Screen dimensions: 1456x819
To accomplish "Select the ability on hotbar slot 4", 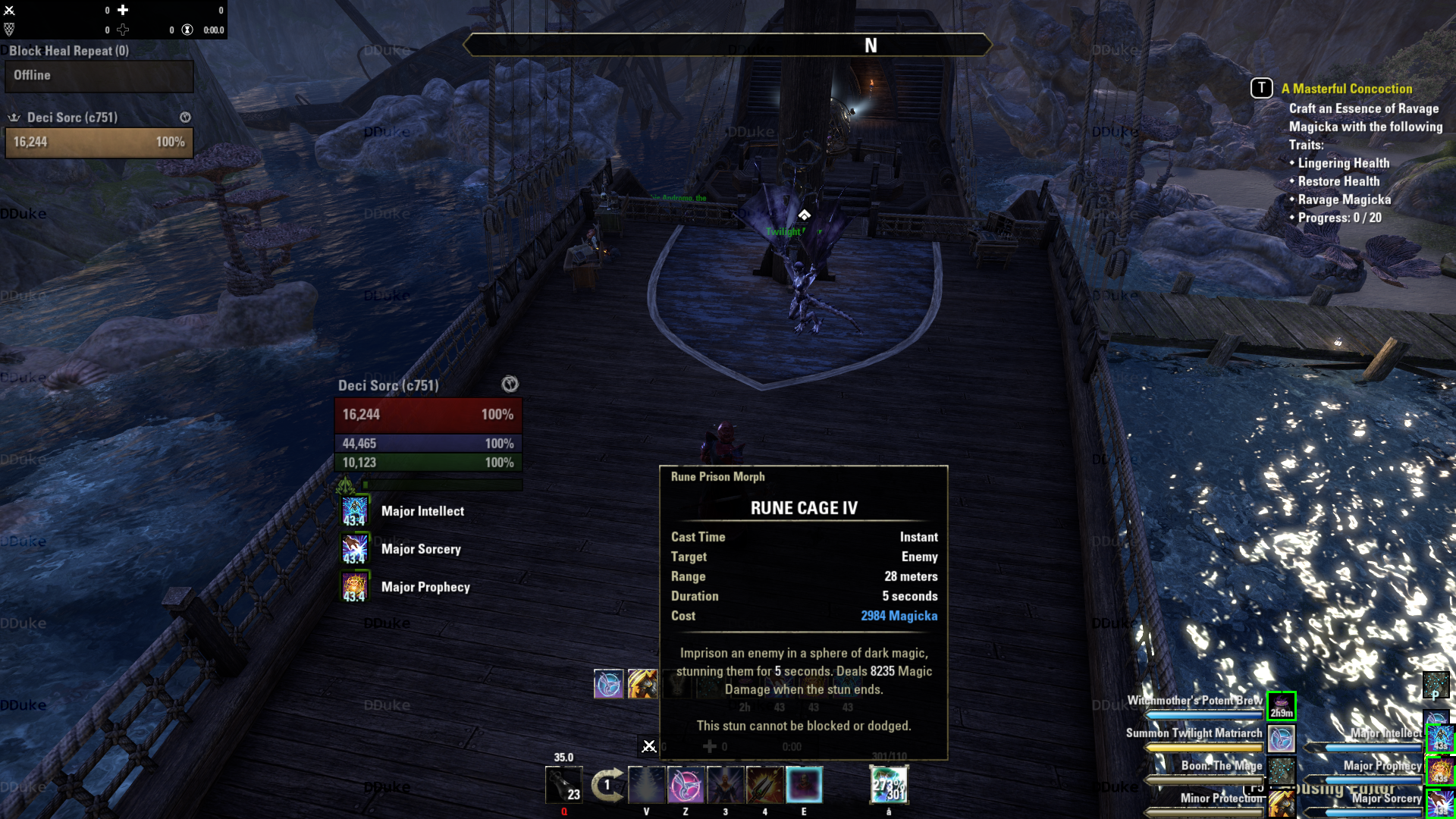I will coord(764,785).
